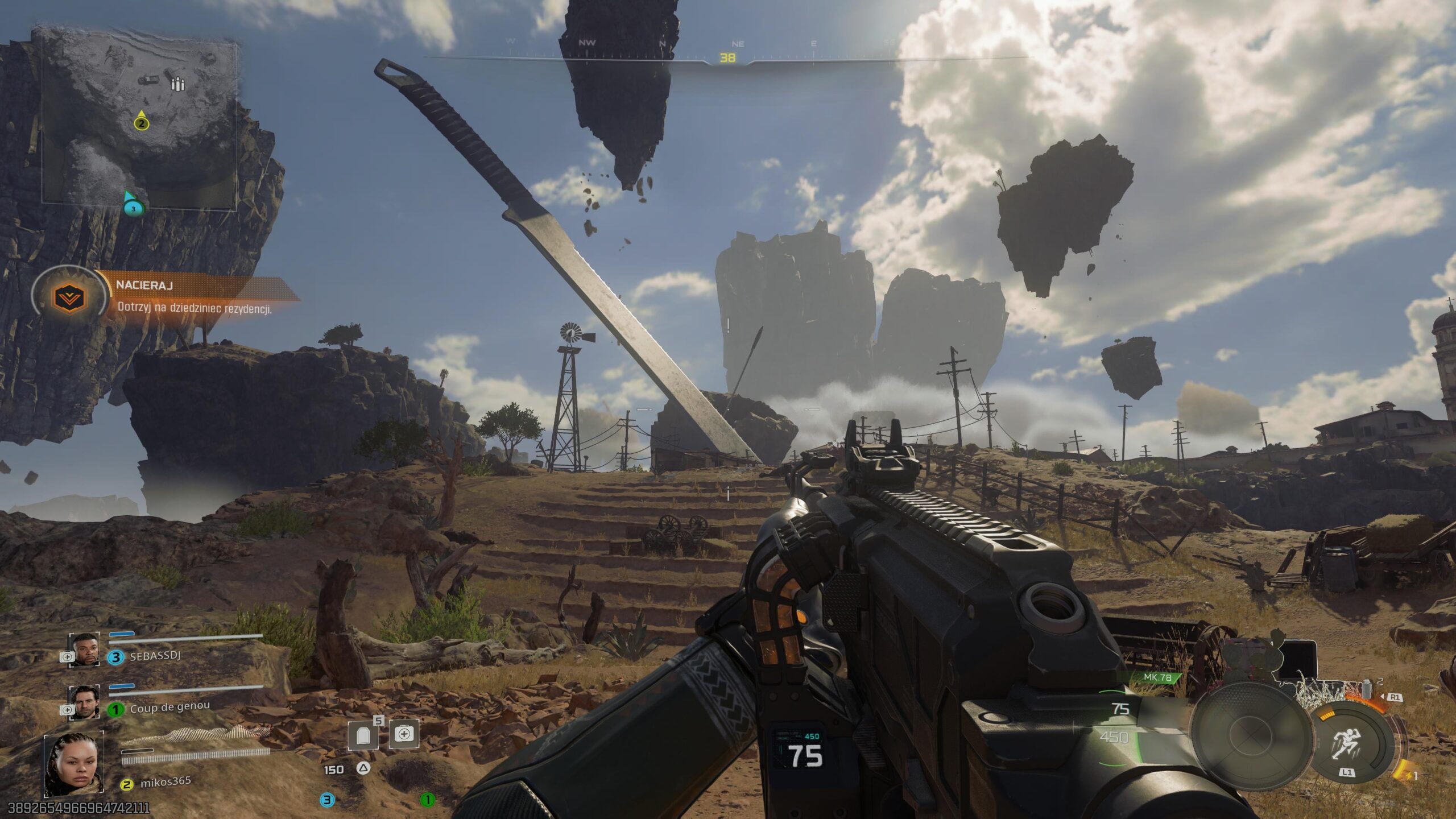Select squadmate Coup de genou's portrait
Viewport: 1456px width, 819px height.
tap(85, 701)
